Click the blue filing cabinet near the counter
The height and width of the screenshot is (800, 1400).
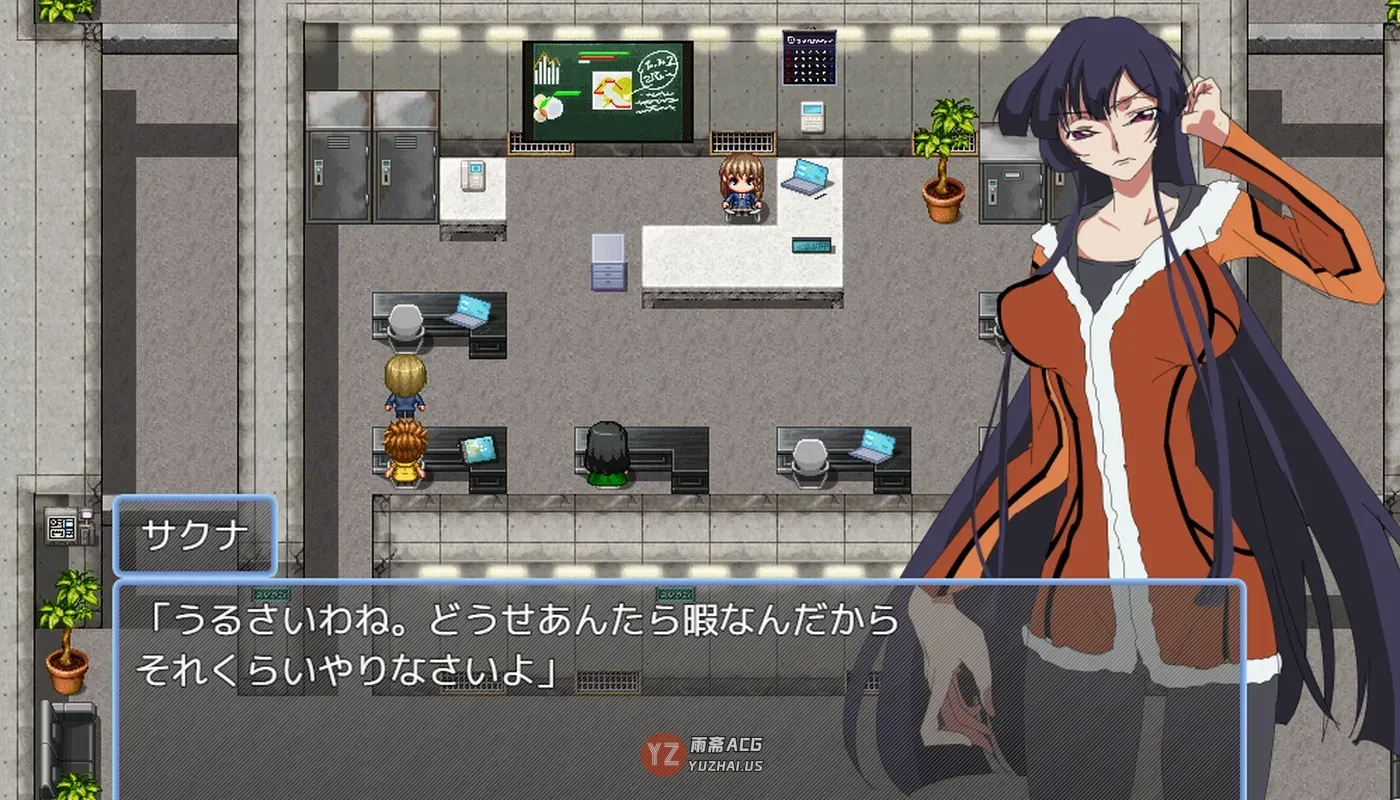click(x=608, y=262)
